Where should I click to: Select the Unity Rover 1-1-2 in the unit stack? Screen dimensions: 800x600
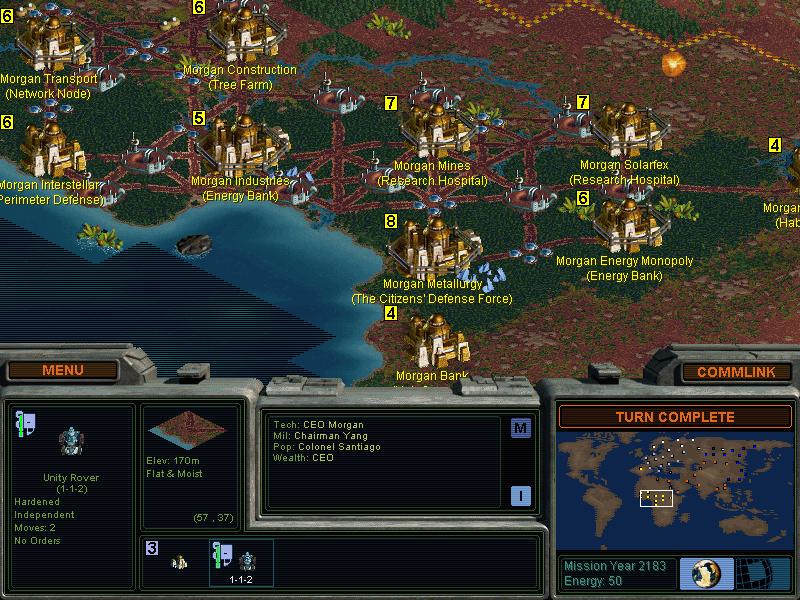tap(240, 562)
